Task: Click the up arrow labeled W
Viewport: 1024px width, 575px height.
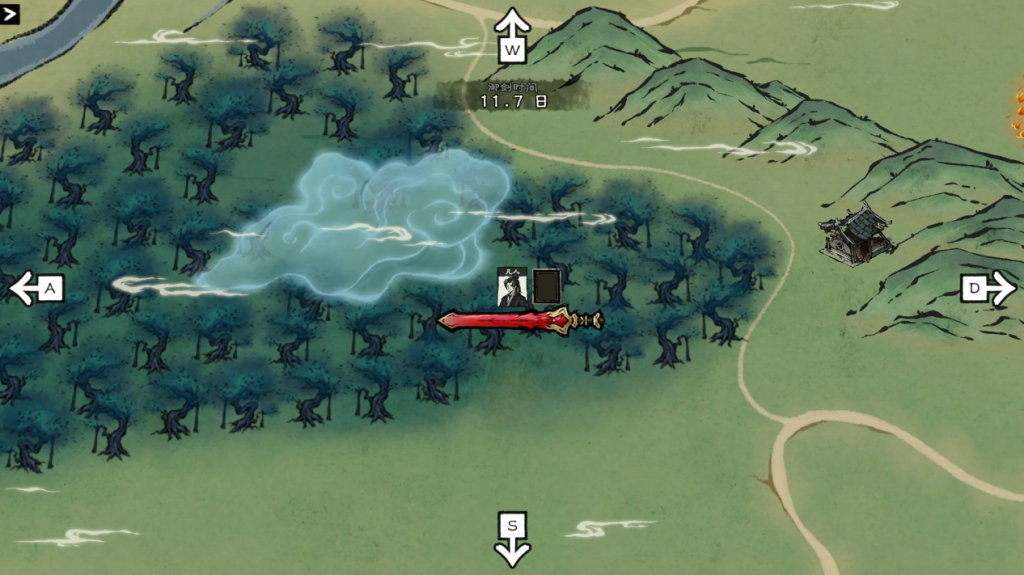Action: (x=513, y=35)
